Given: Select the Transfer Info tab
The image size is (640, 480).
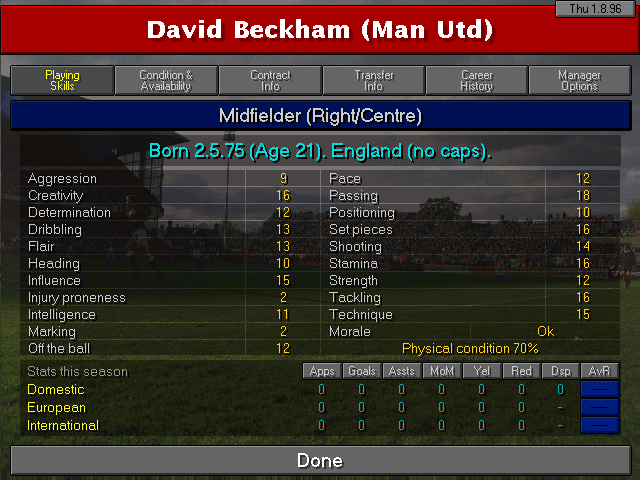Looking at the screenshot, I should [x=374, y=81].
